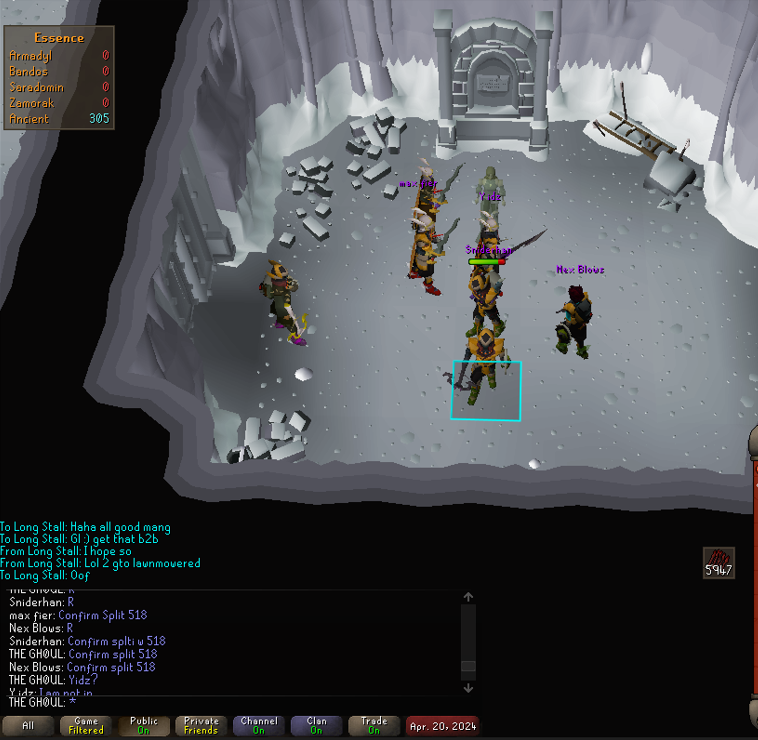
Task: Click the chat scrollbar down arrow
Action: coord(468,687)
